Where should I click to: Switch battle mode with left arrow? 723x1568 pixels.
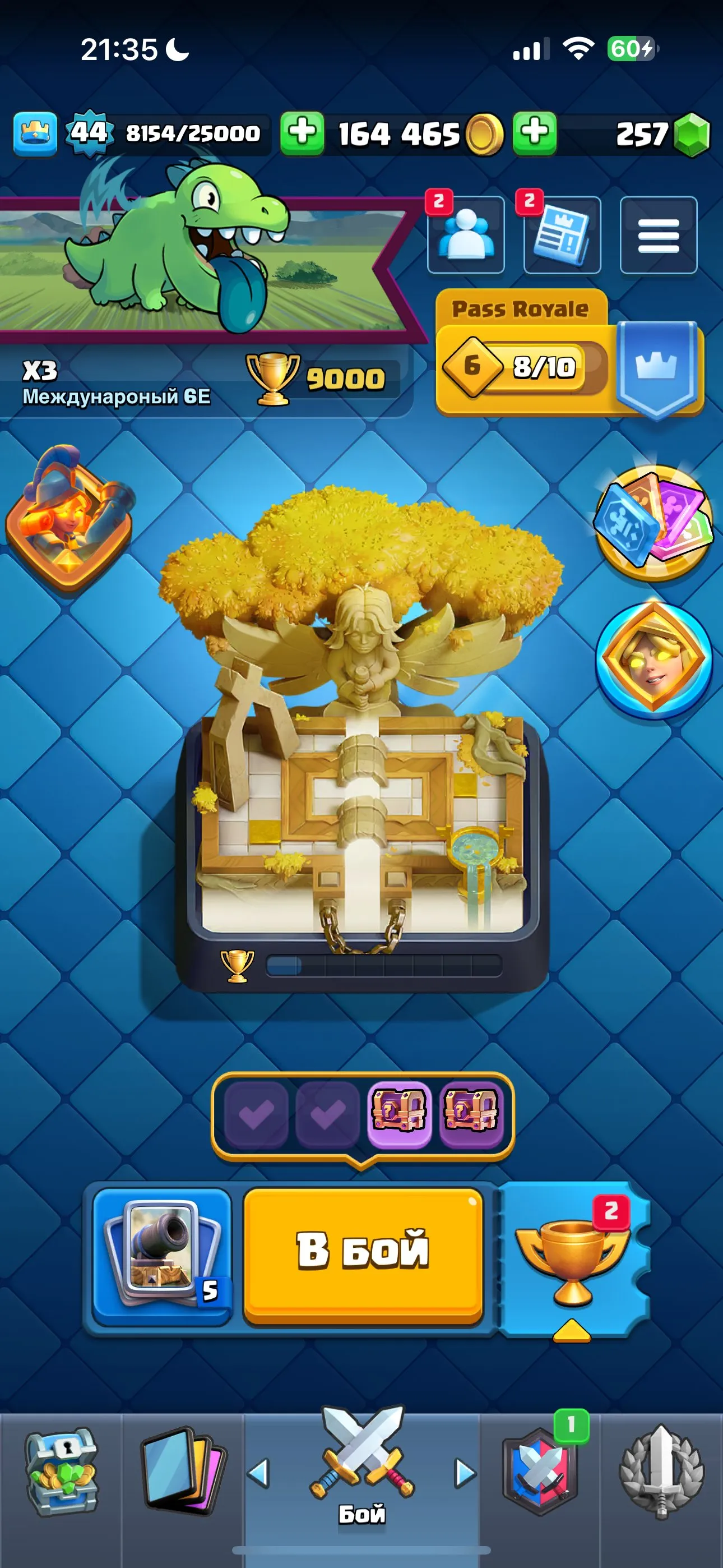pos(261,1473)
